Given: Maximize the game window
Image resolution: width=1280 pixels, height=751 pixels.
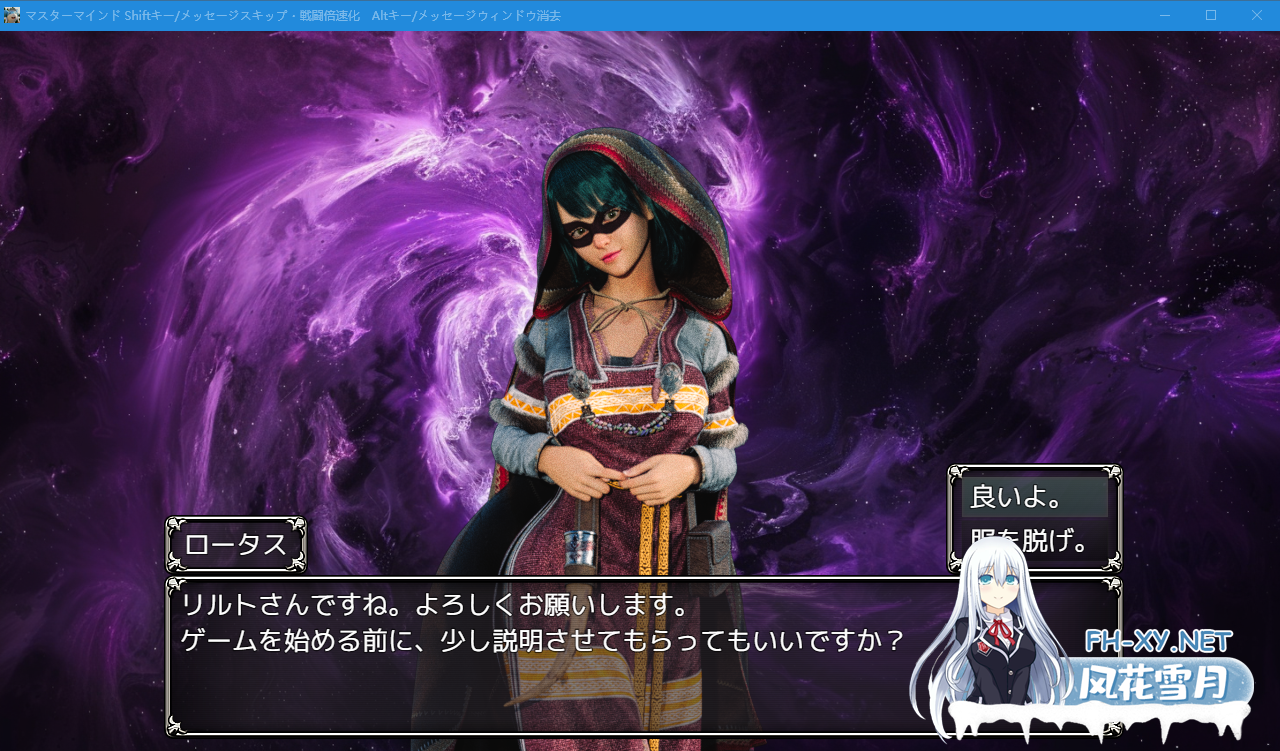Looking at the screenshot, I should [1210, 15].
